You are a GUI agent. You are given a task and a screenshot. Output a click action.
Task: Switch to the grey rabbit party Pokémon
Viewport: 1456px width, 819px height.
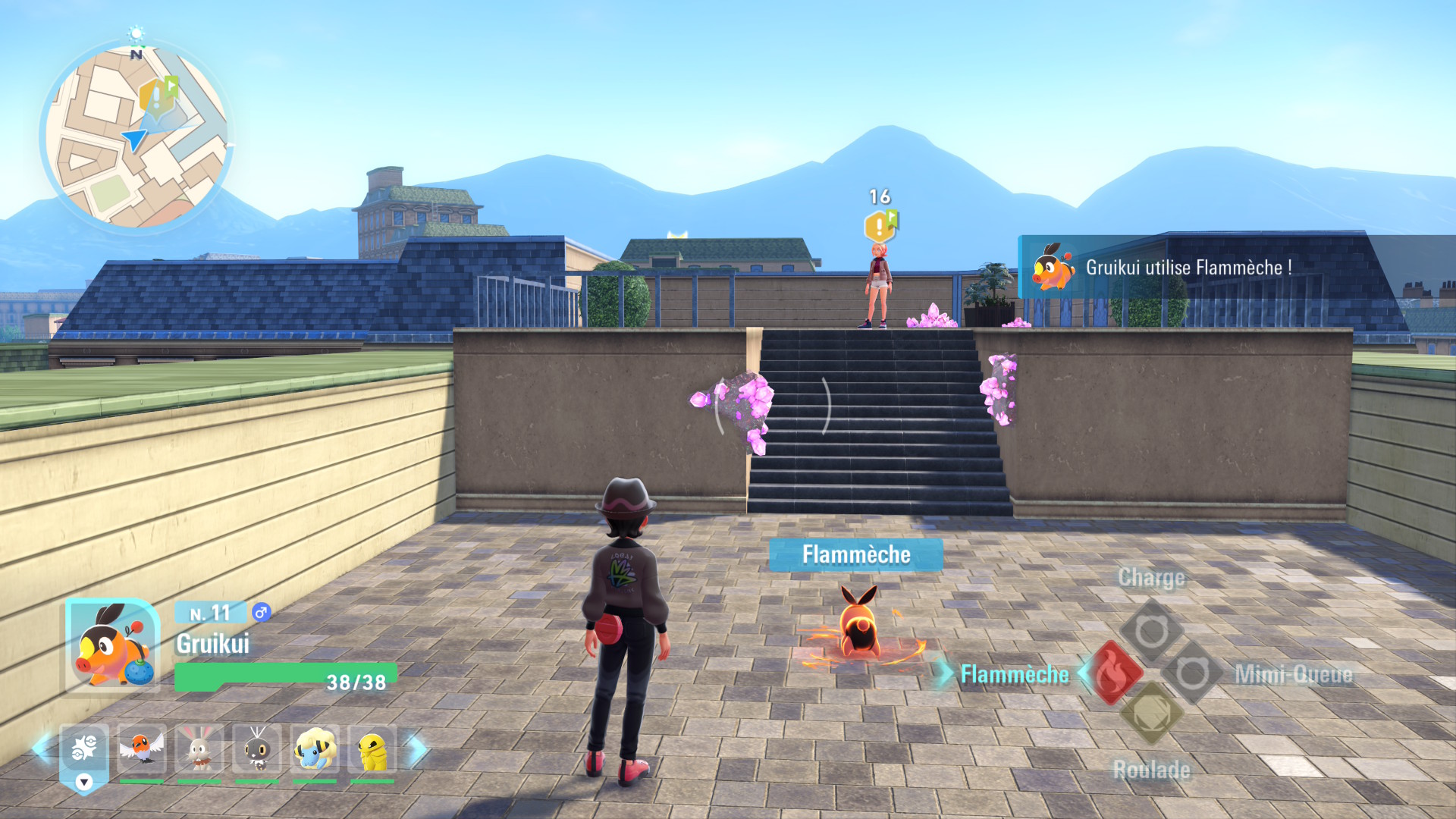click(x=199, y=750)
